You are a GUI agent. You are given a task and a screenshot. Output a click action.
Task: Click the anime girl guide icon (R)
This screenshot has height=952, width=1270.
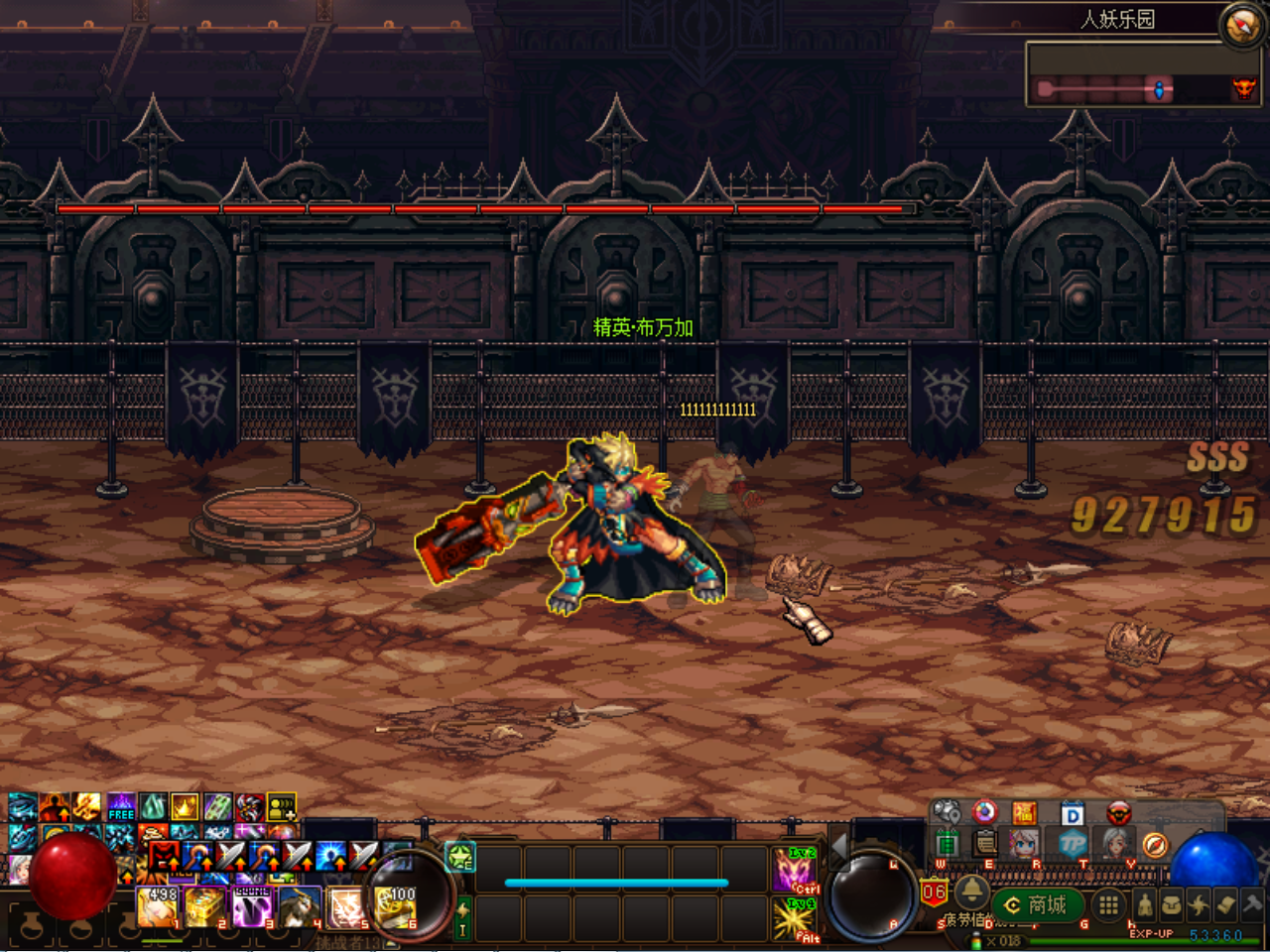tap(1023, 845)
